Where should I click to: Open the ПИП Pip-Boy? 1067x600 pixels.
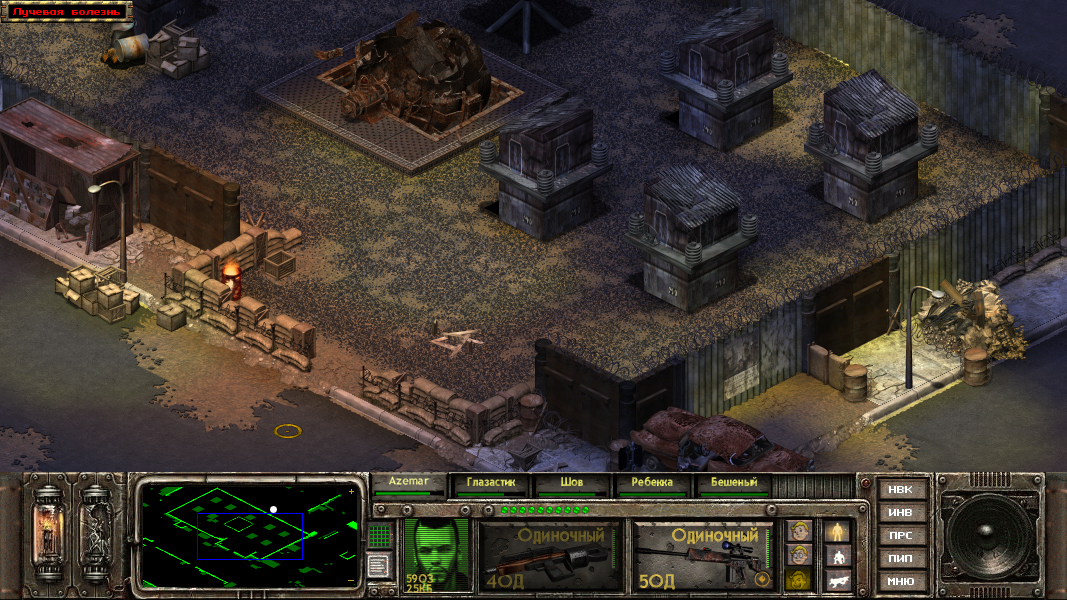(901, 559)
